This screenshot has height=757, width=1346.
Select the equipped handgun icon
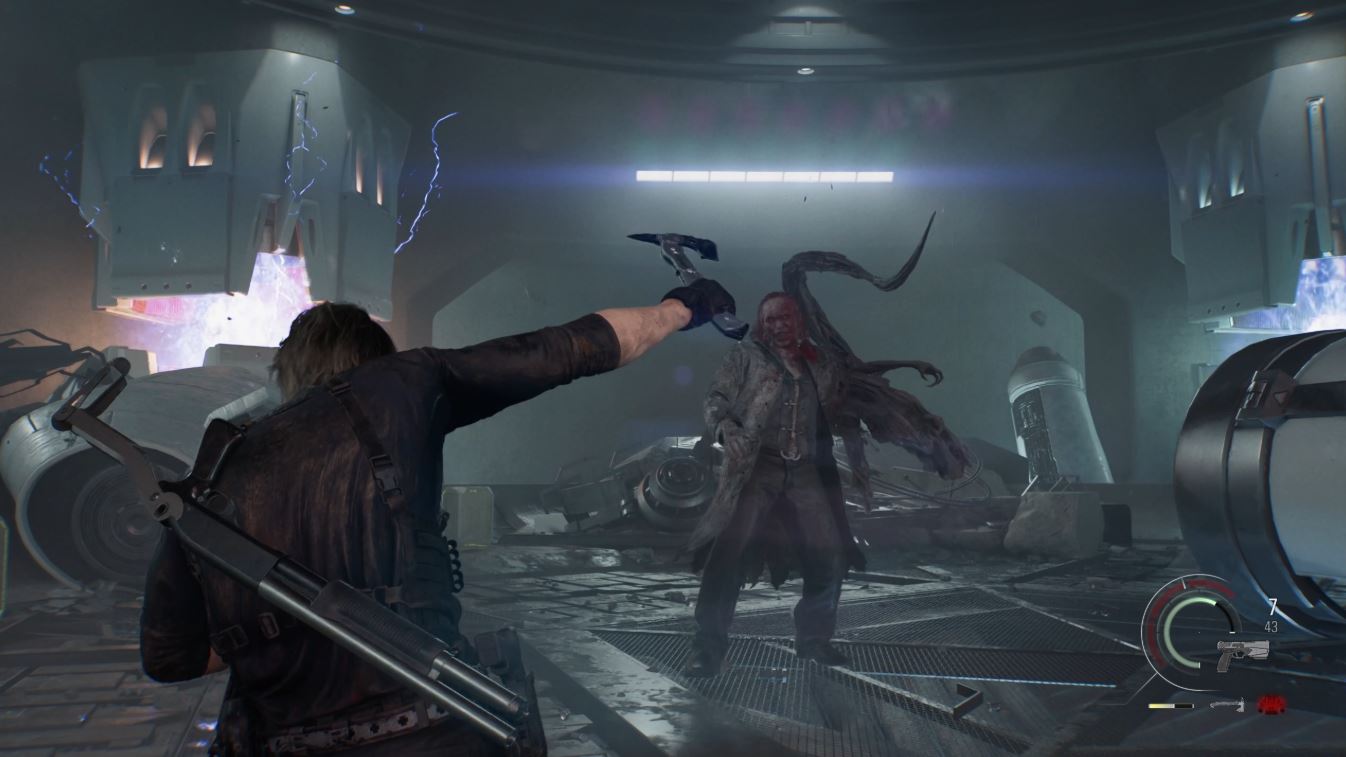[1244, 651]
